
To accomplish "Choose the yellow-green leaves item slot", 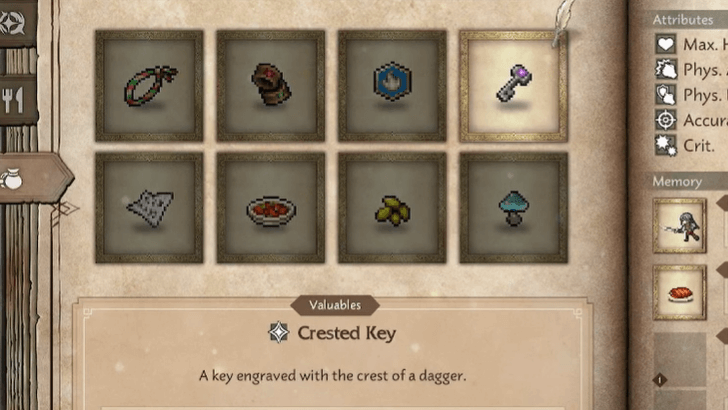I will pyautogui.click(x=392, y=207).
